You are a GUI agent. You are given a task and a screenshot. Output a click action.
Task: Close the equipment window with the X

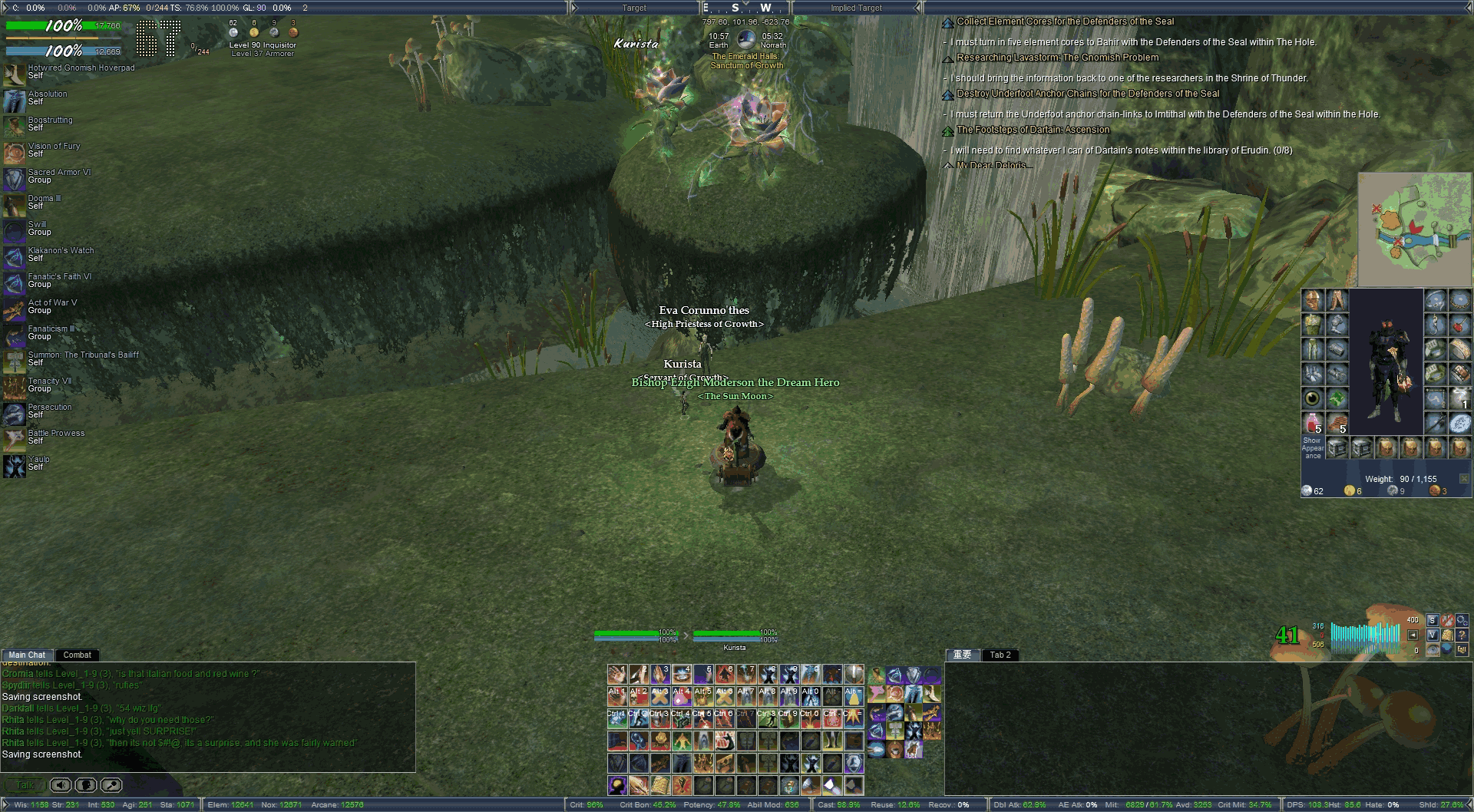(1463, 479)
